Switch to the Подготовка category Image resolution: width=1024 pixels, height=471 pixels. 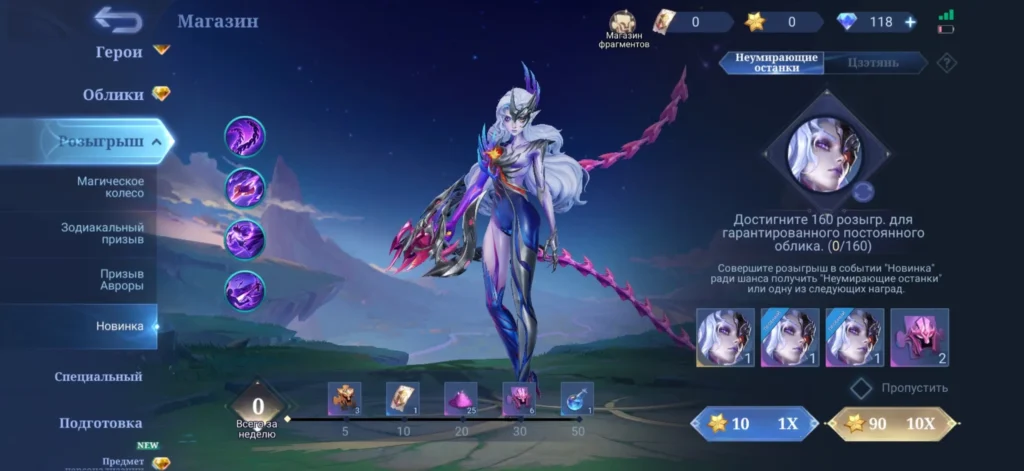99,423
